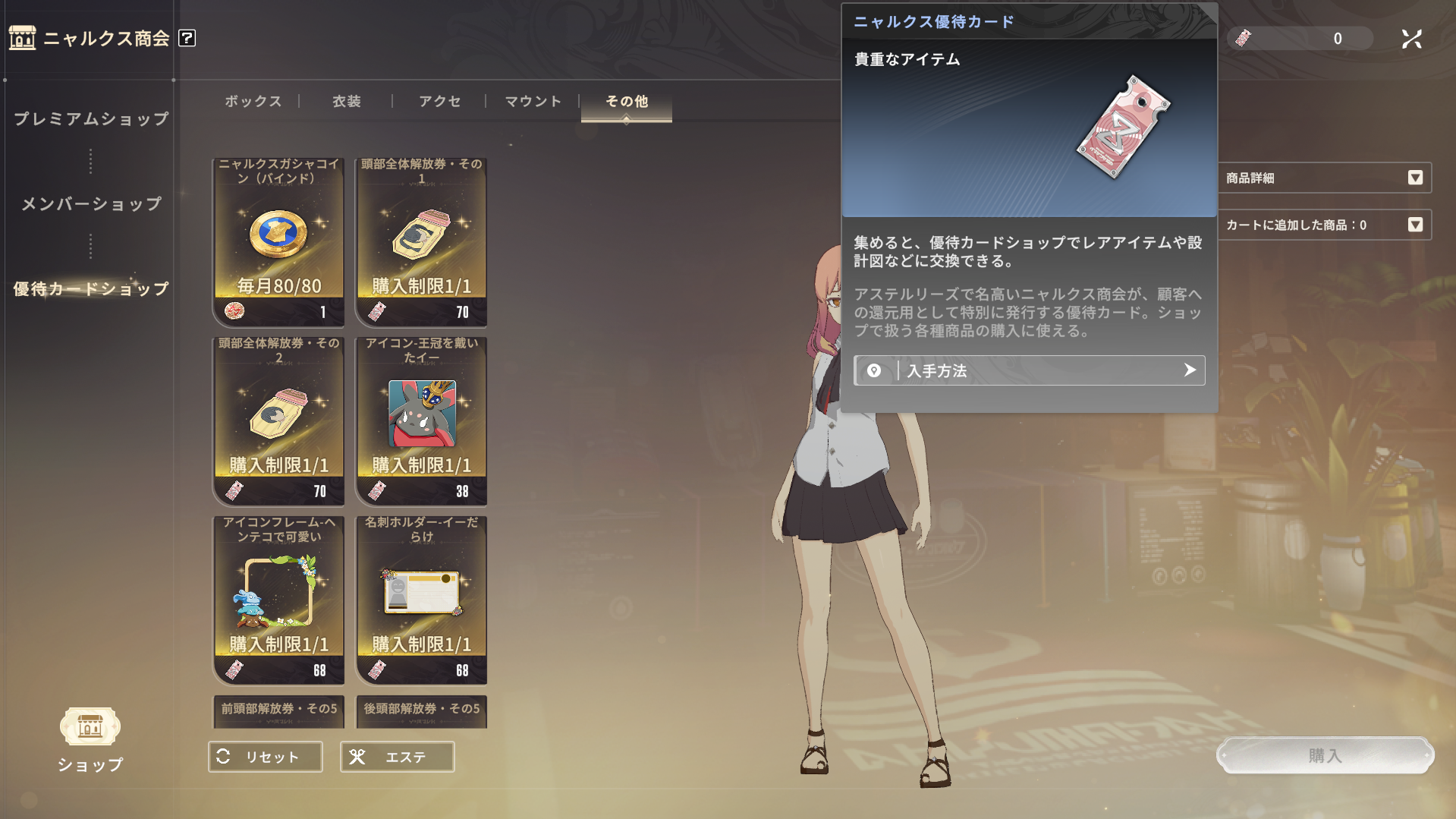Switch to the ボックス tab
This screenshot has width=1456, height=819.
[x=253, y=102]
